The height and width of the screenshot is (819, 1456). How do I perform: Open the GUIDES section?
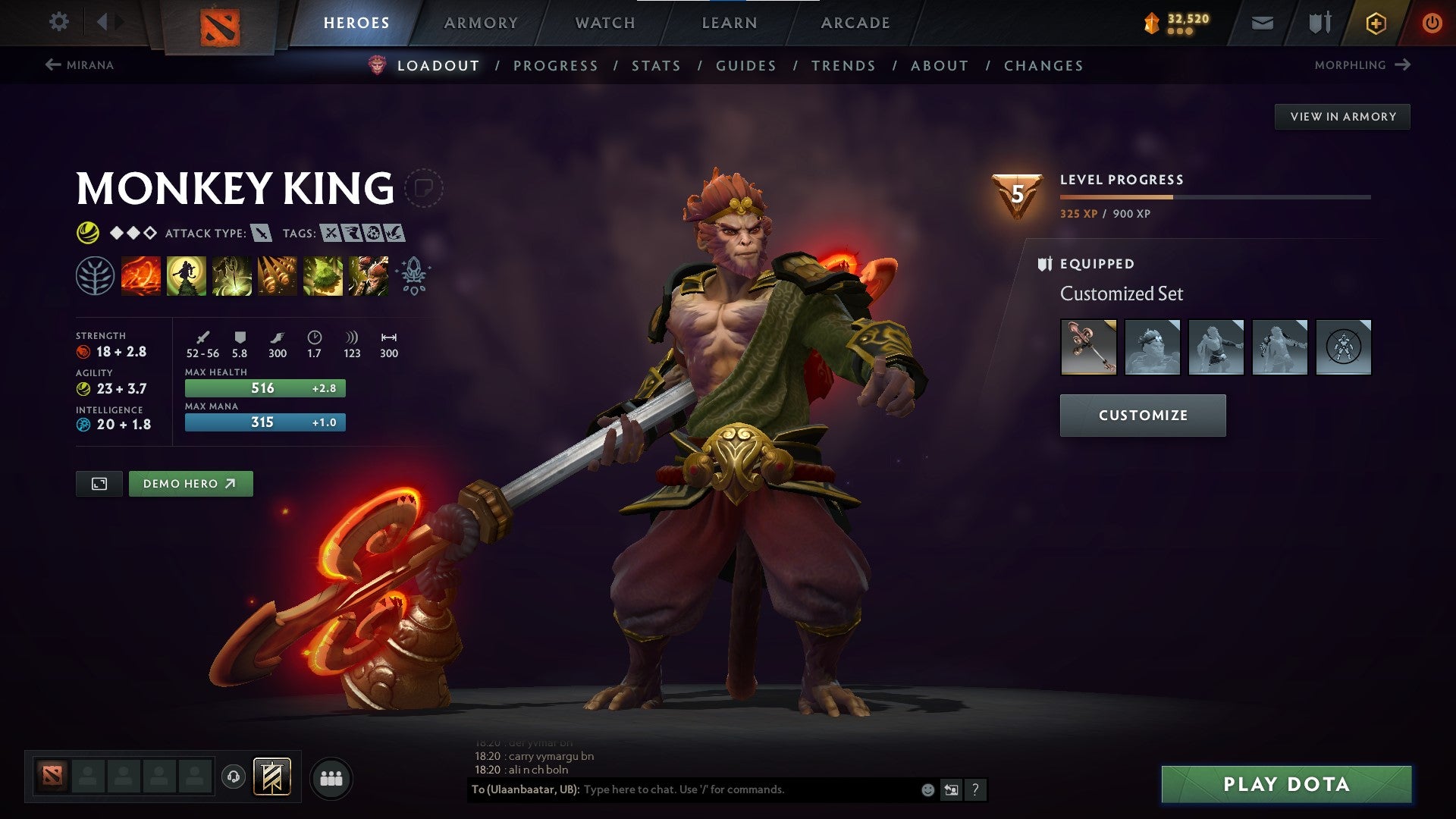click(745, 66)
